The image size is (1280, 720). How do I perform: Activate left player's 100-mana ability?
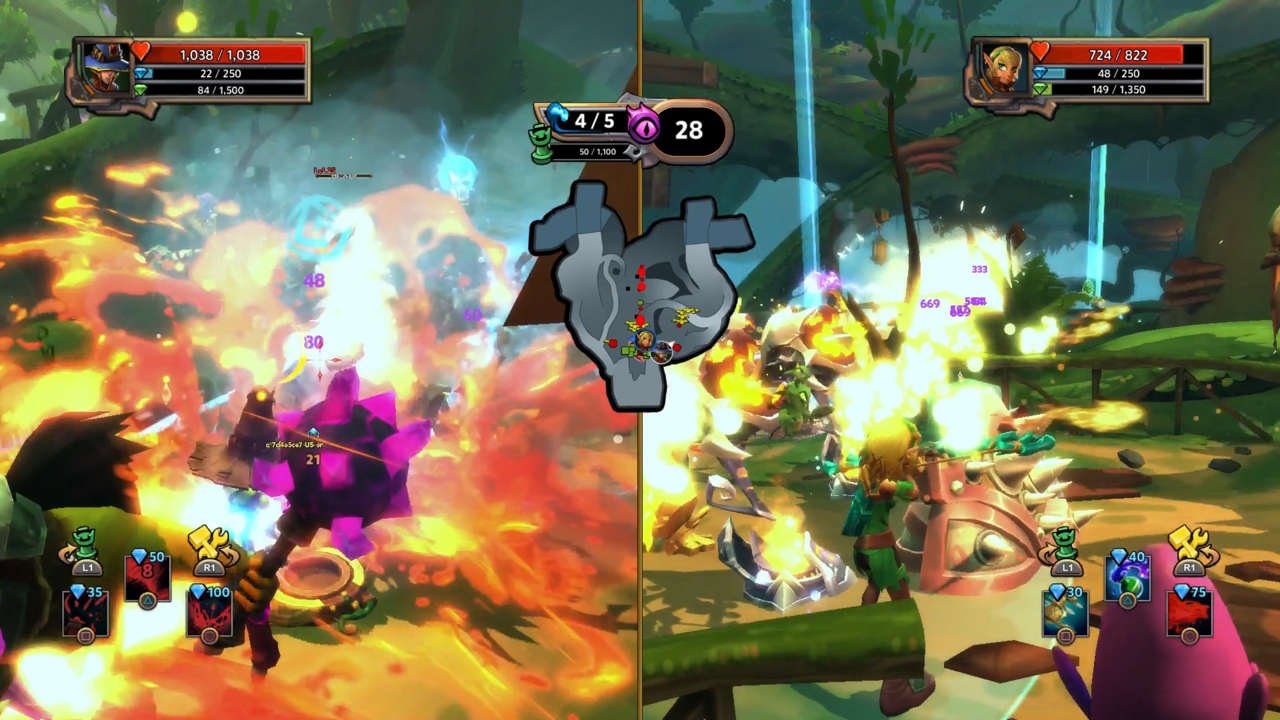click(x=209, y=614)
